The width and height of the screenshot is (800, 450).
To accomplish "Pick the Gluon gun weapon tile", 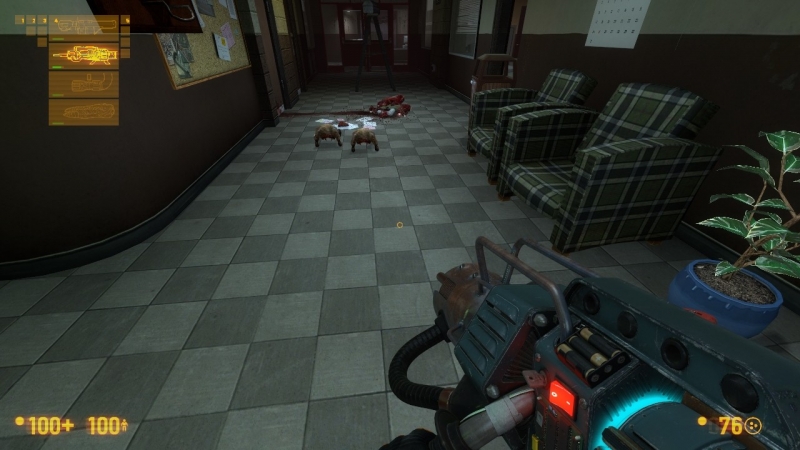I will 84,82.
